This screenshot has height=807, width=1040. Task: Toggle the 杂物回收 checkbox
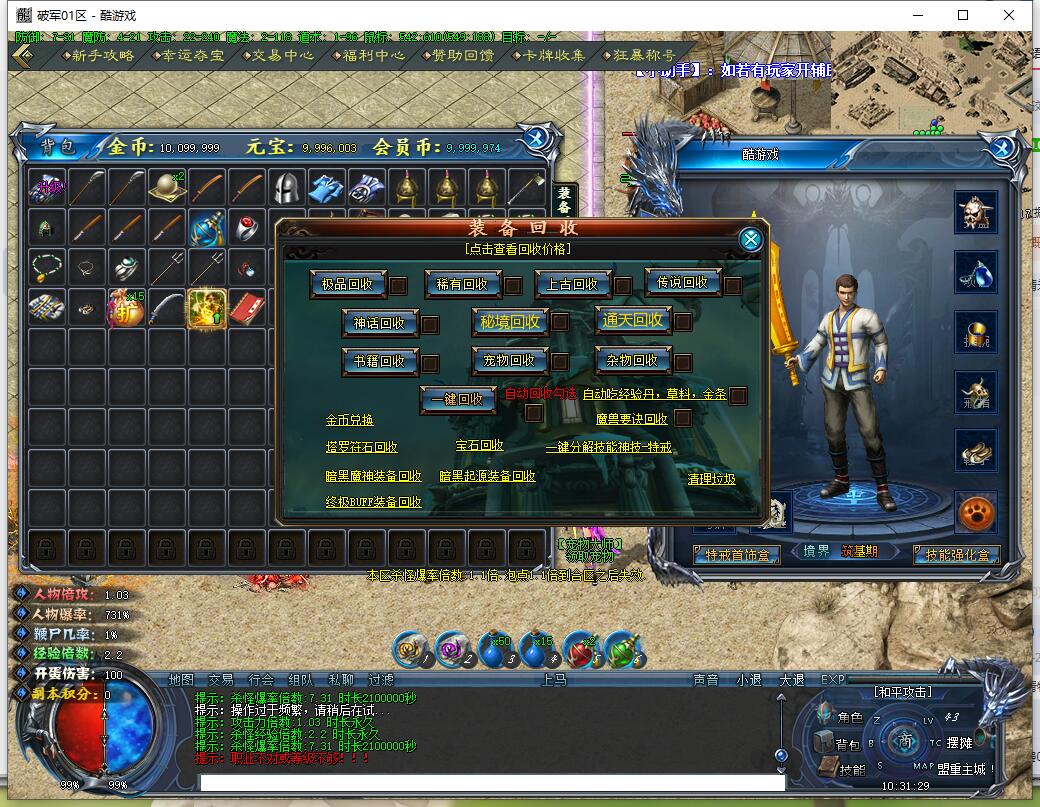coord(683,362)
